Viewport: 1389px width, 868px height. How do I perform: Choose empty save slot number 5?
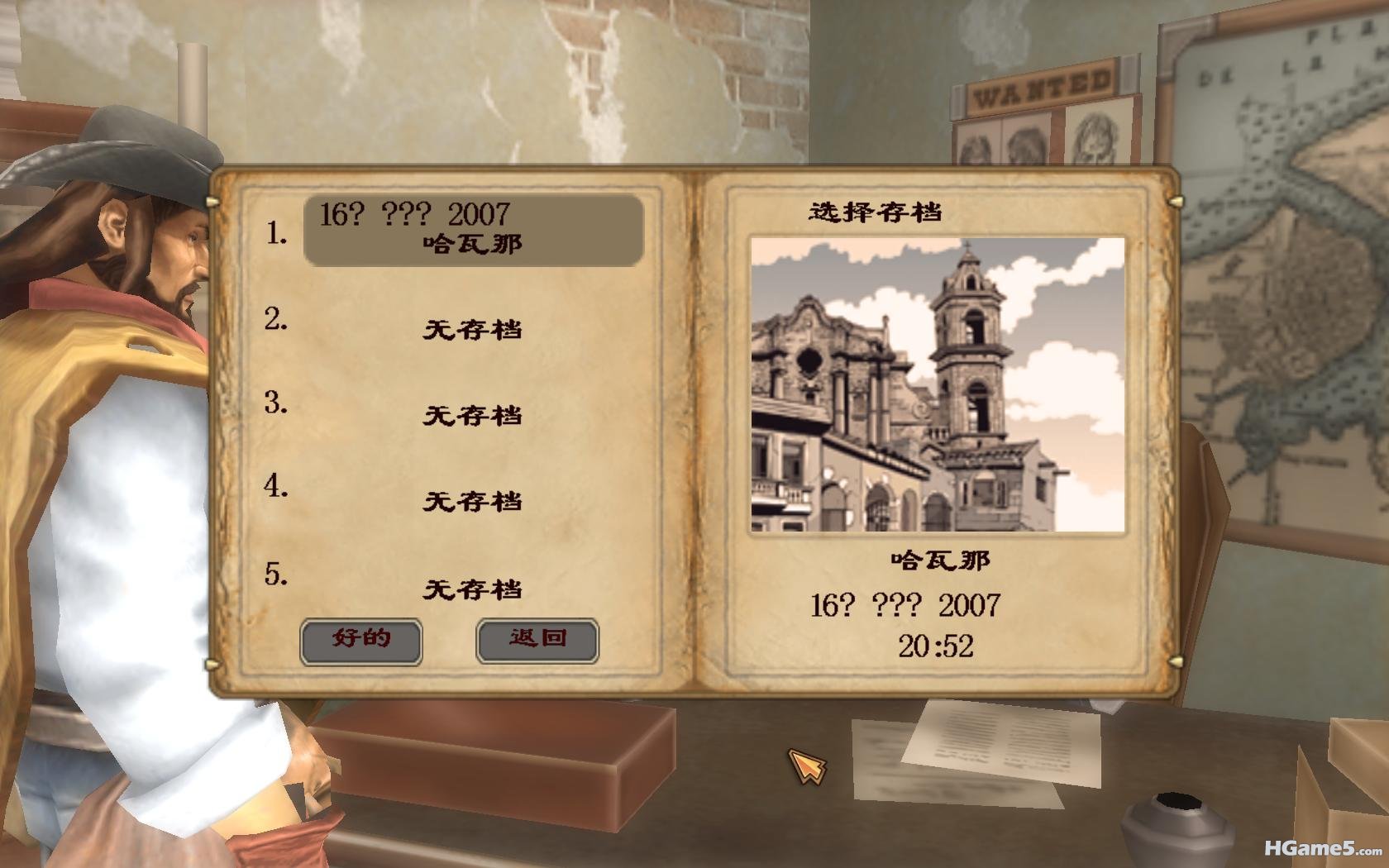click(472, 589)
